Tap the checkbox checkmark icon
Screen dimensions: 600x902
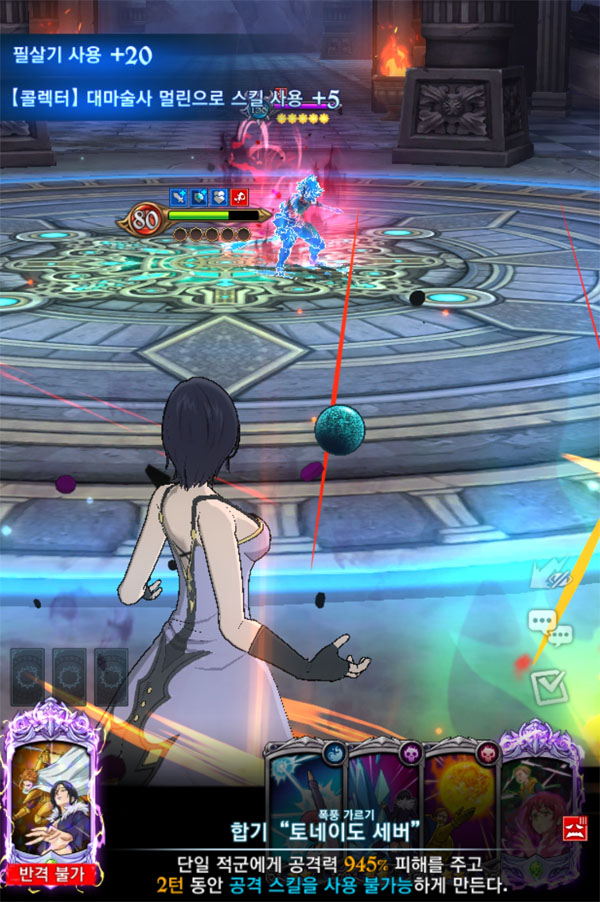(548, 686)
